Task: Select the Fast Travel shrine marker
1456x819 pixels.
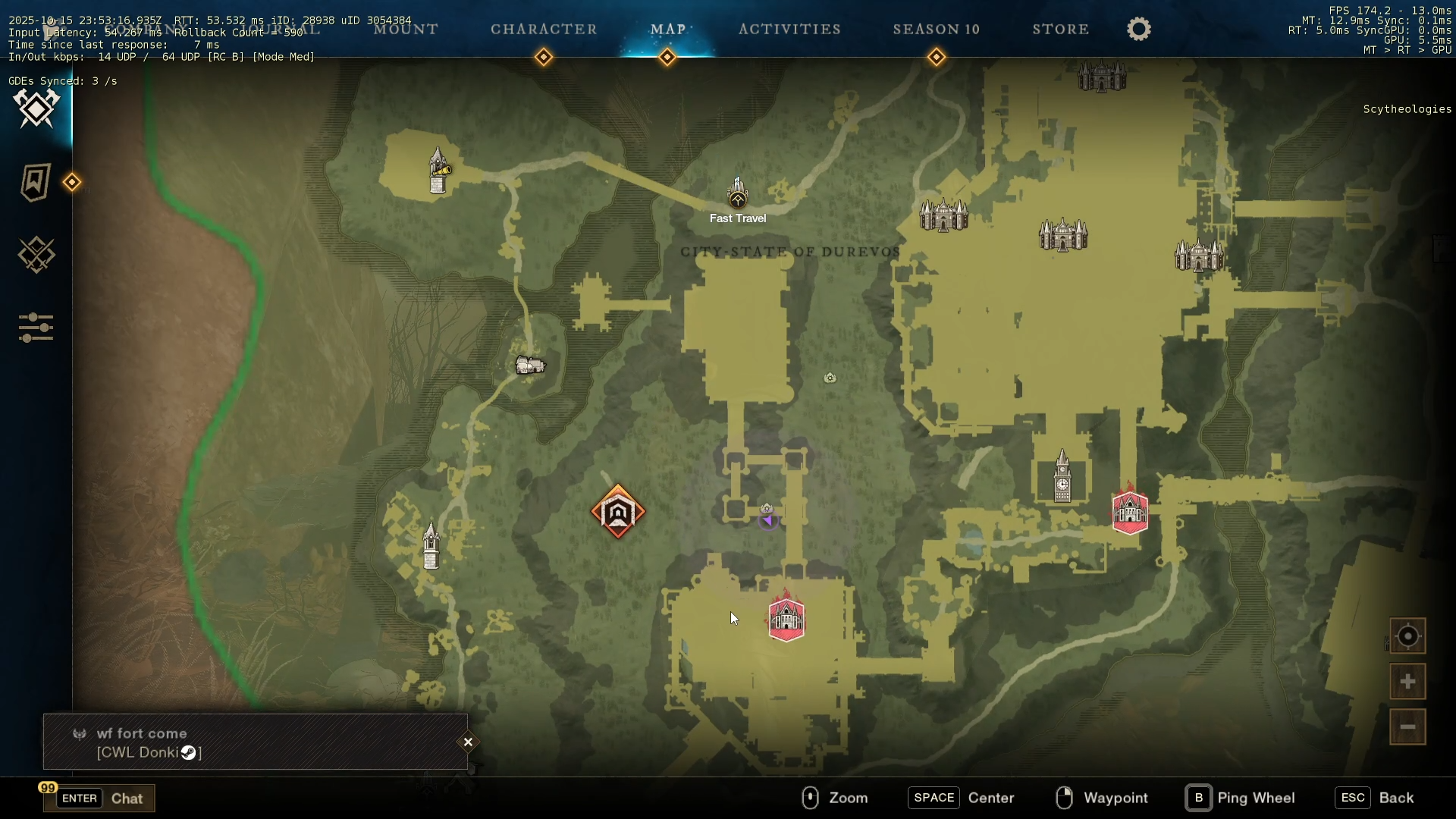Action: (738, 195)
